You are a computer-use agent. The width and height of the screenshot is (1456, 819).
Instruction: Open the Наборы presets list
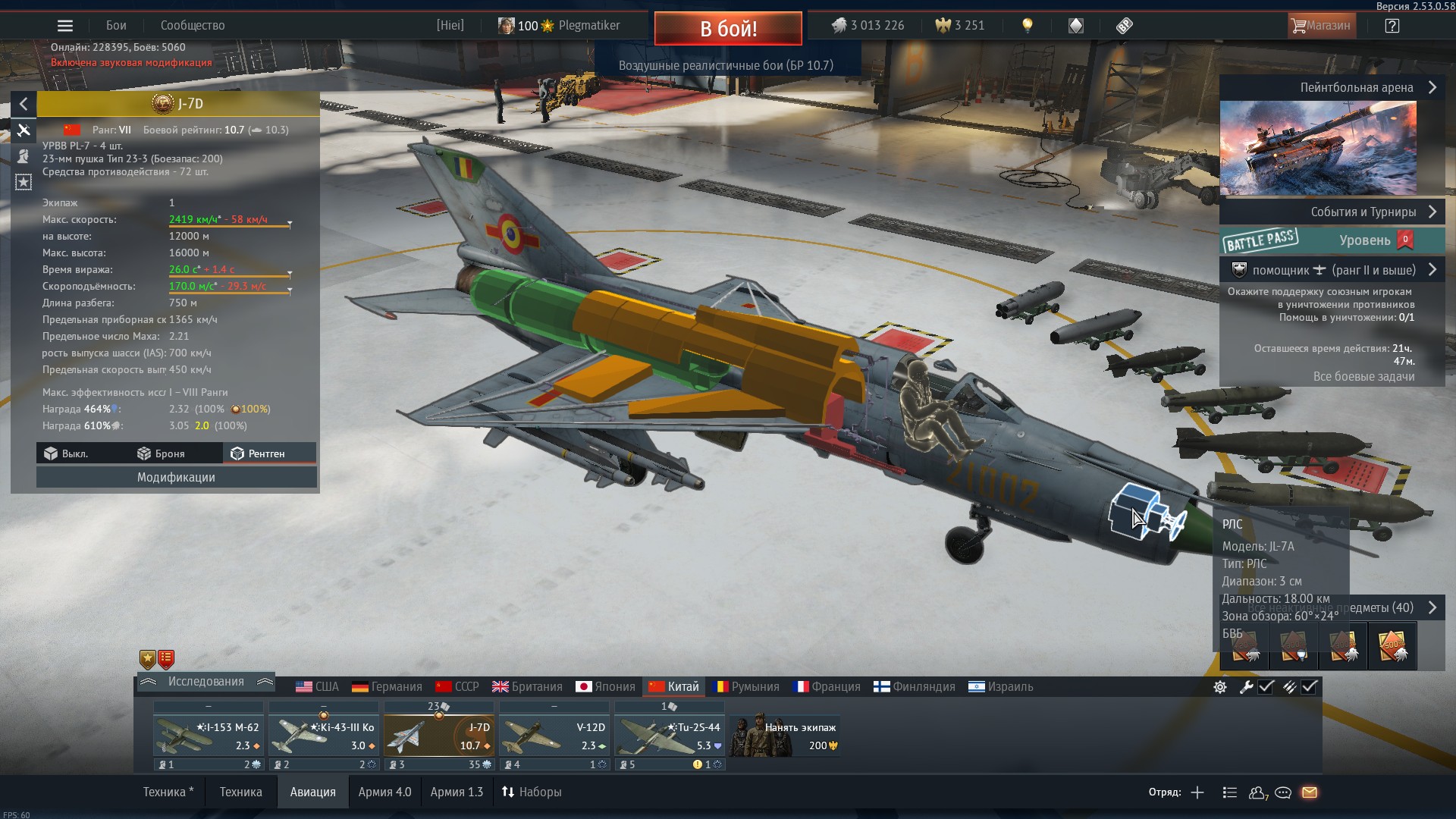click(x=532, y=792)
